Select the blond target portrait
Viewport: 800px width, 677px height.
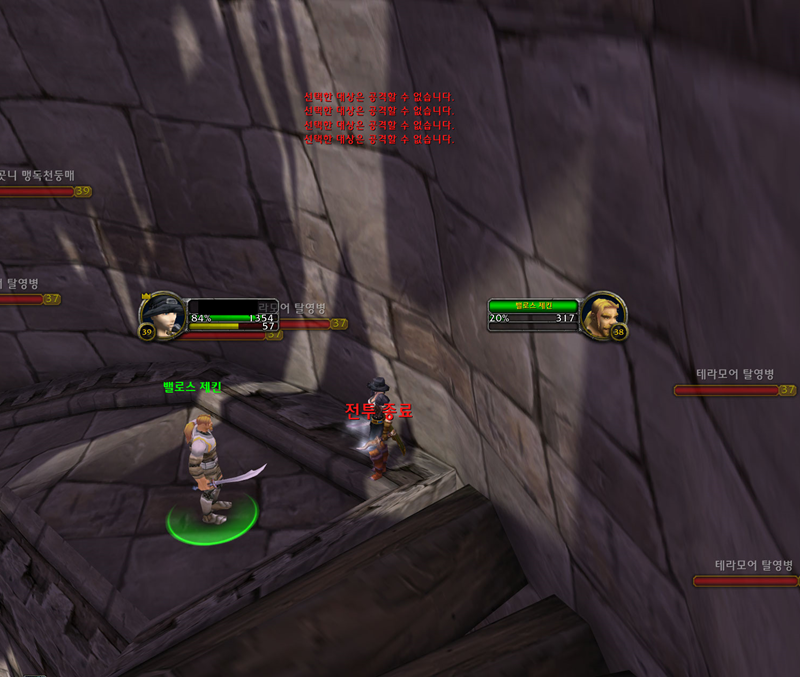603,316
